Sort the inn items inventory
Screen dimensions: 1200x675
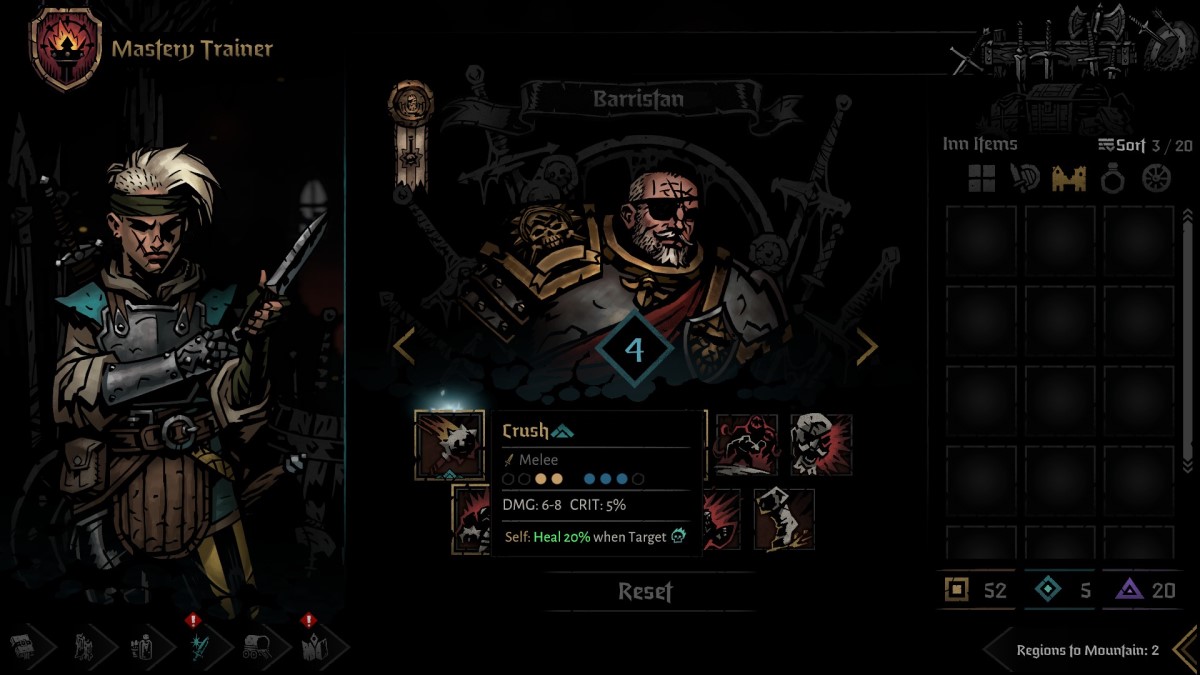click(x=1121, y=145)
